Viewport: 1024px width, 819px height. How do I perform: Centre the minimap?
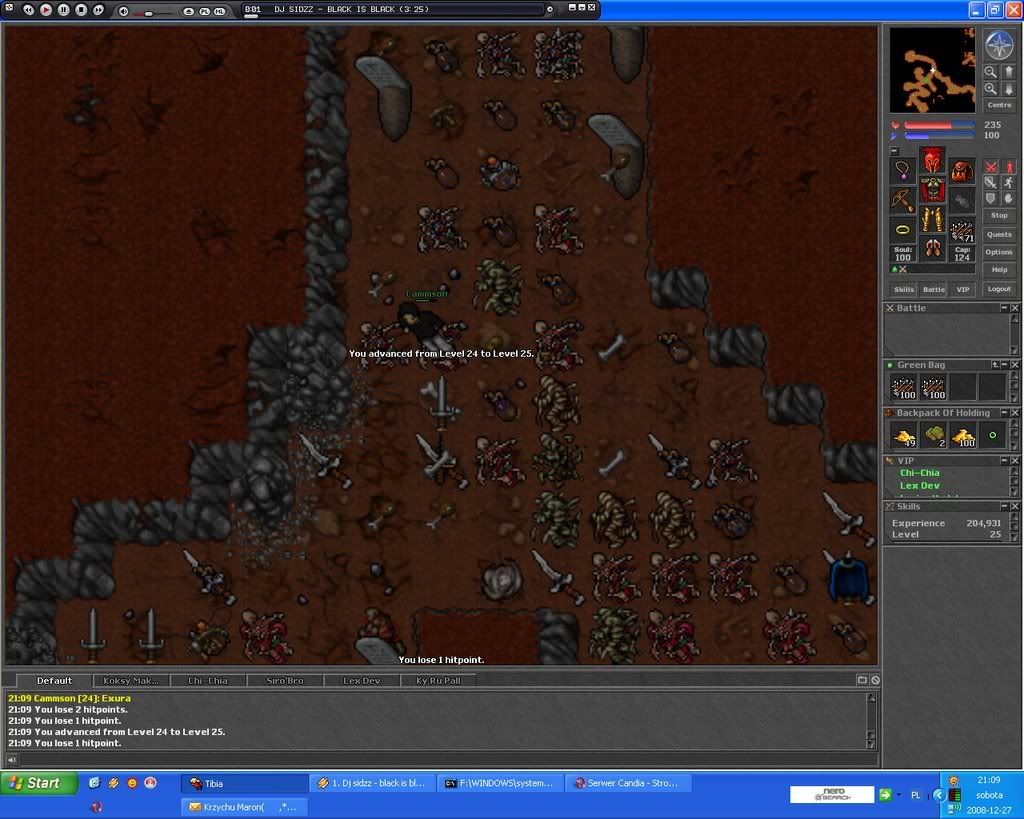point(999,104)
